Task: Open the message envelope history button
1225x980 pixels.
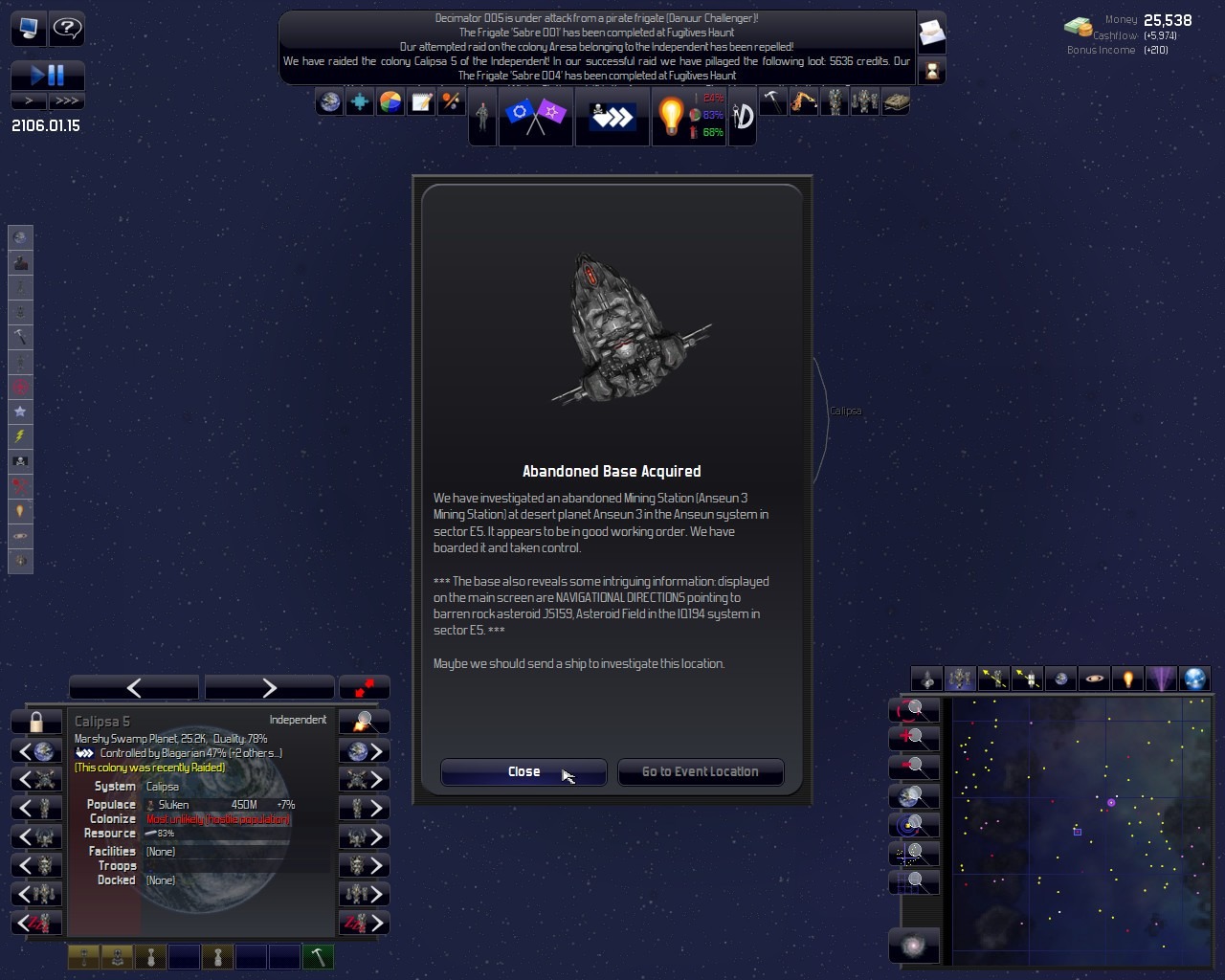Action: pyautogui.click(x=931, y=33)
